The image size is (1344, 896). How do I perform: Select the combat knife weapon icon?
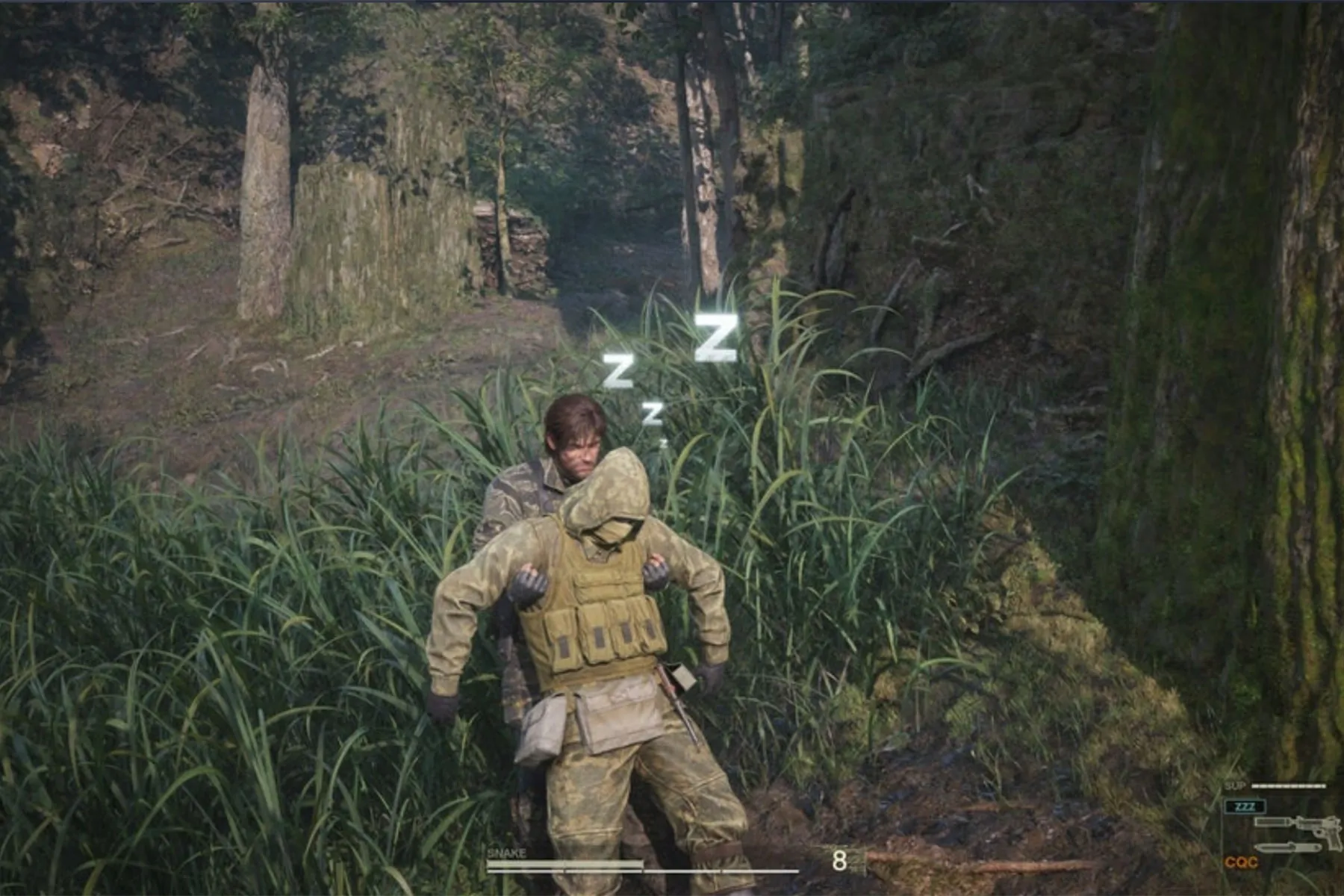point(1287,848)
